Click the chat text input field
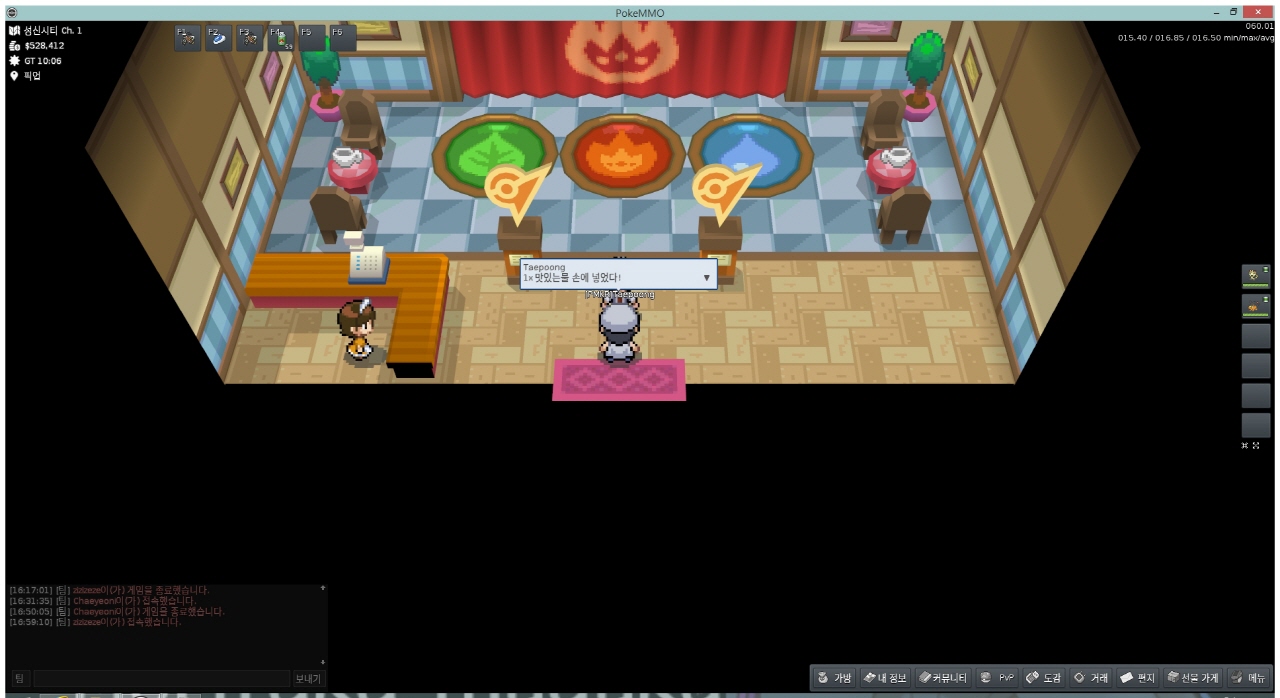Screen dimensions: 1280x698 (160, 679)
